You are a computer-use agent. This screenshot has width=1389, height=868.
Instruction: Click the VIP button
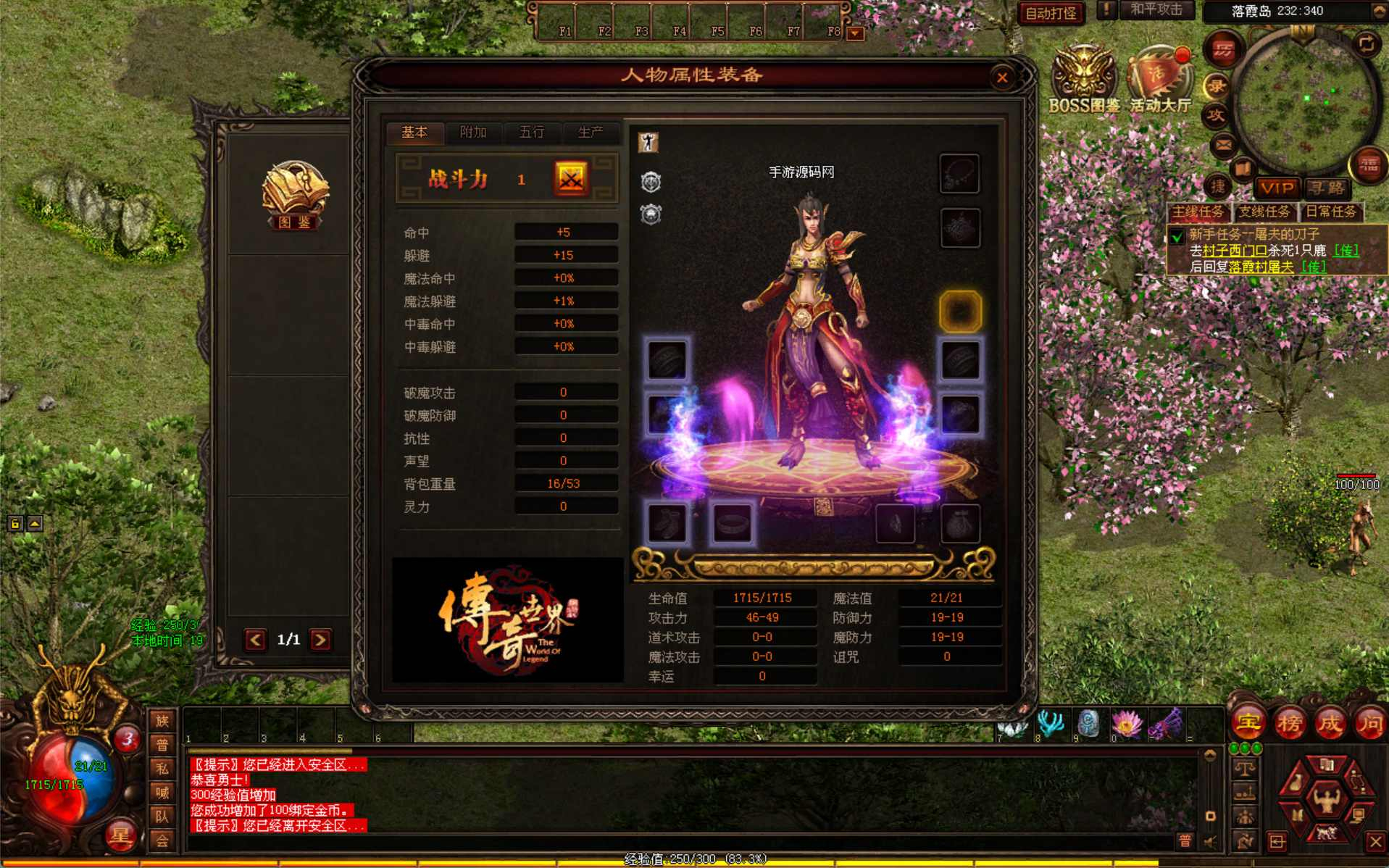1277,188
